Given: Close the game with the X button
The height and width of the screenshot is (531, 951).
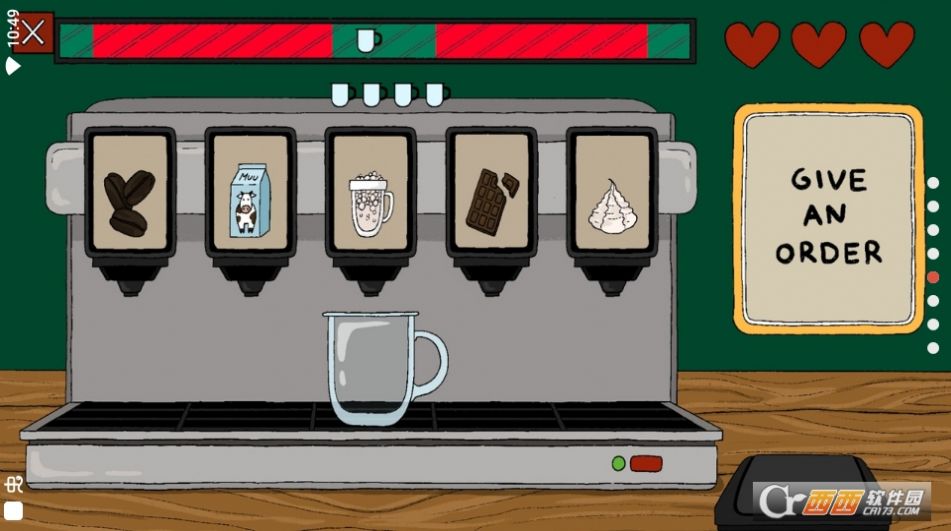Looking at the screenshot, I should [33, 32].
